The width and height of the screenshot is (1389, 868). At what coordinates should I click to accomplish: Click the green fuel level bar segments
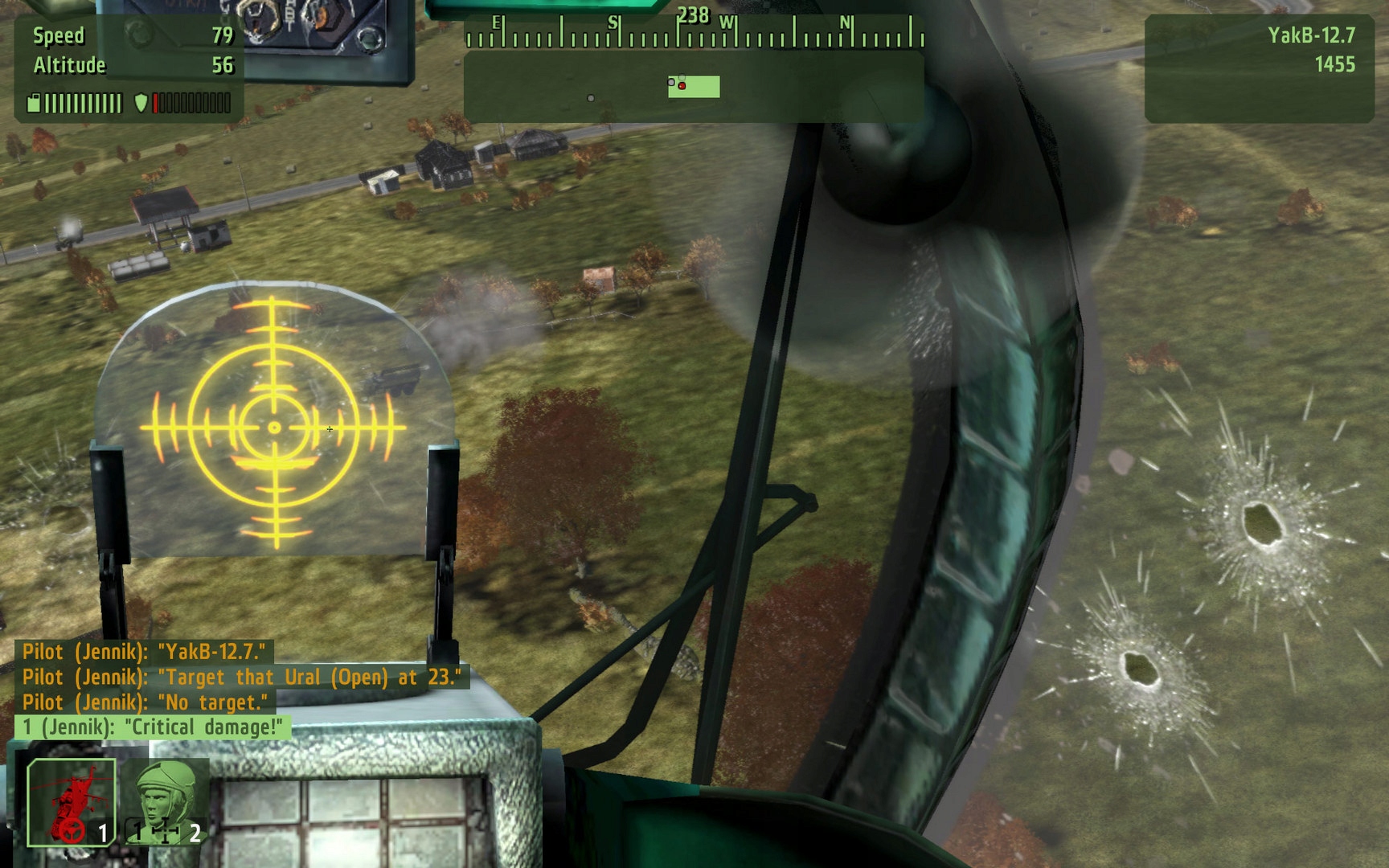84,102
